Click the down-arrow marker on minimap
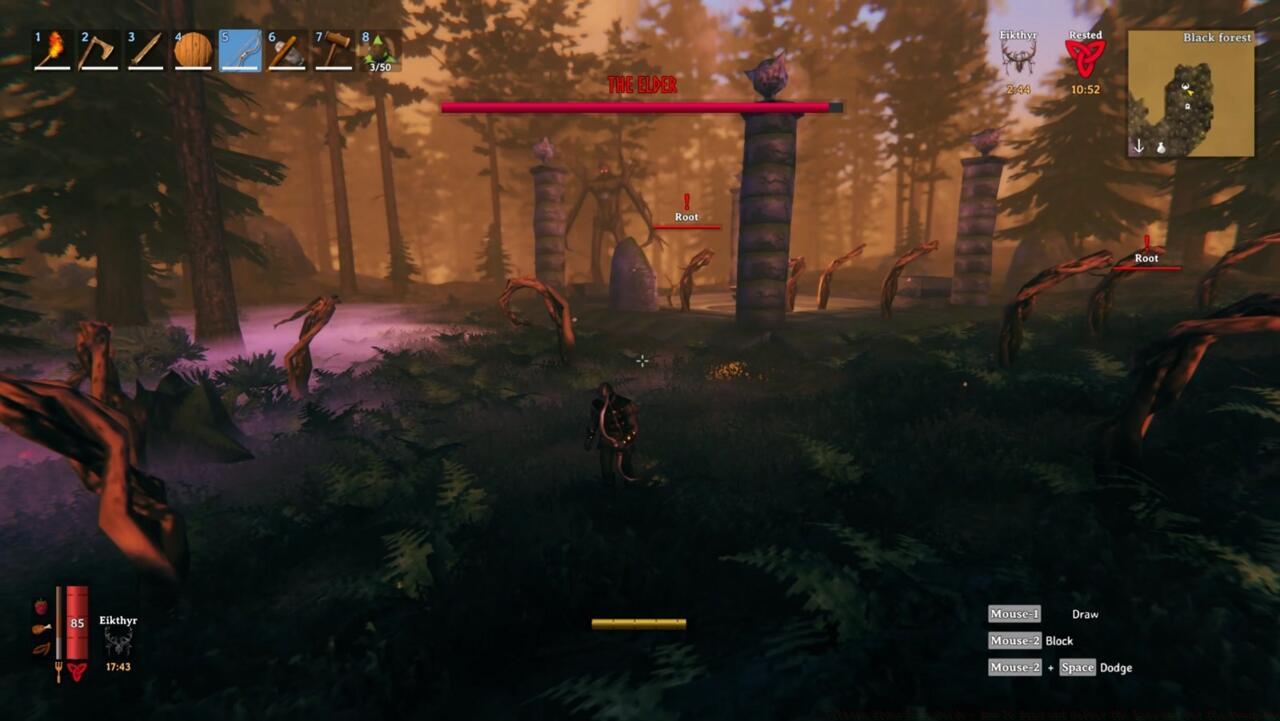 [1138, 146]
